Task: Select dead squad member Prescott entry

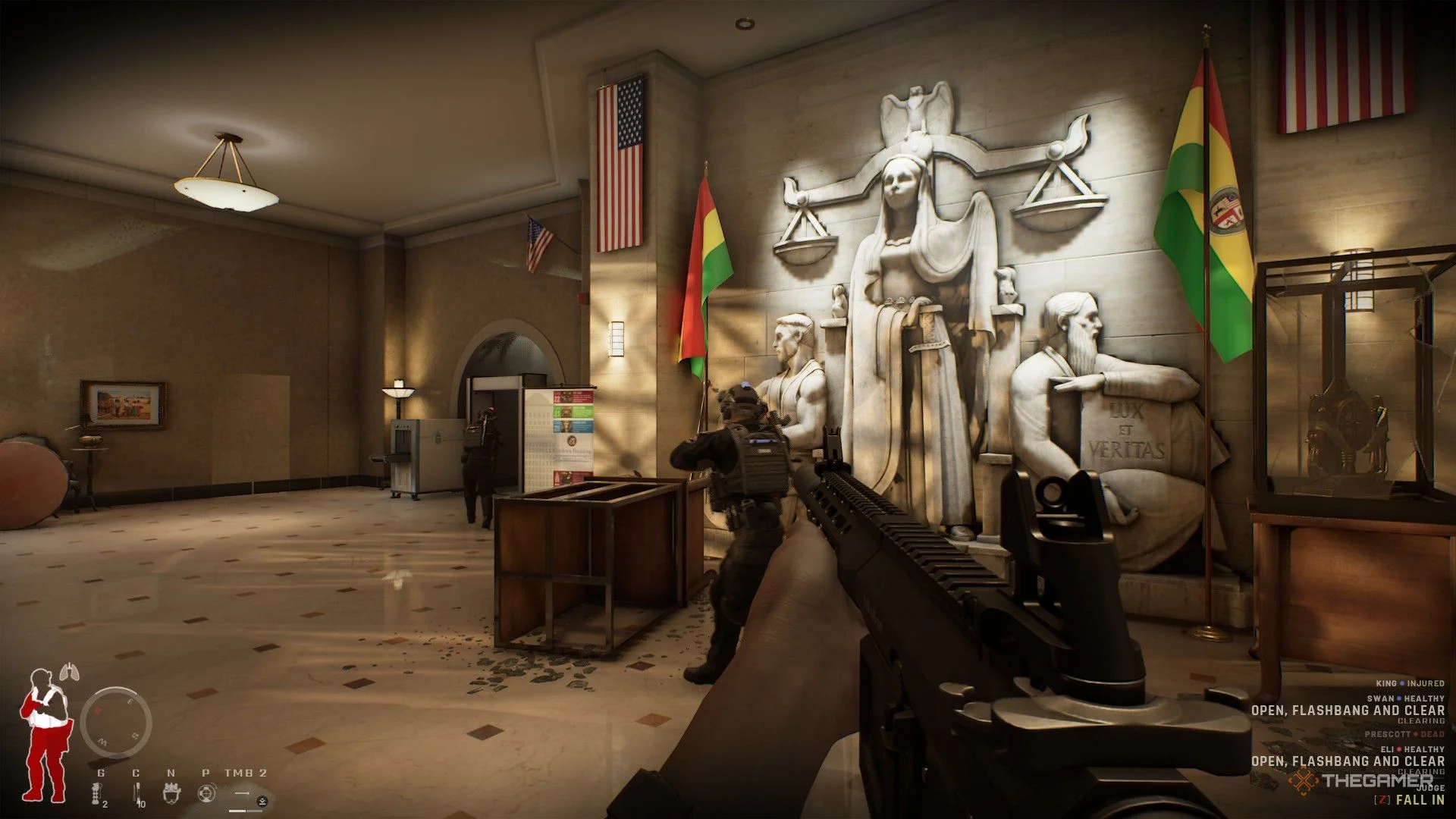Action: (1404, 734)
